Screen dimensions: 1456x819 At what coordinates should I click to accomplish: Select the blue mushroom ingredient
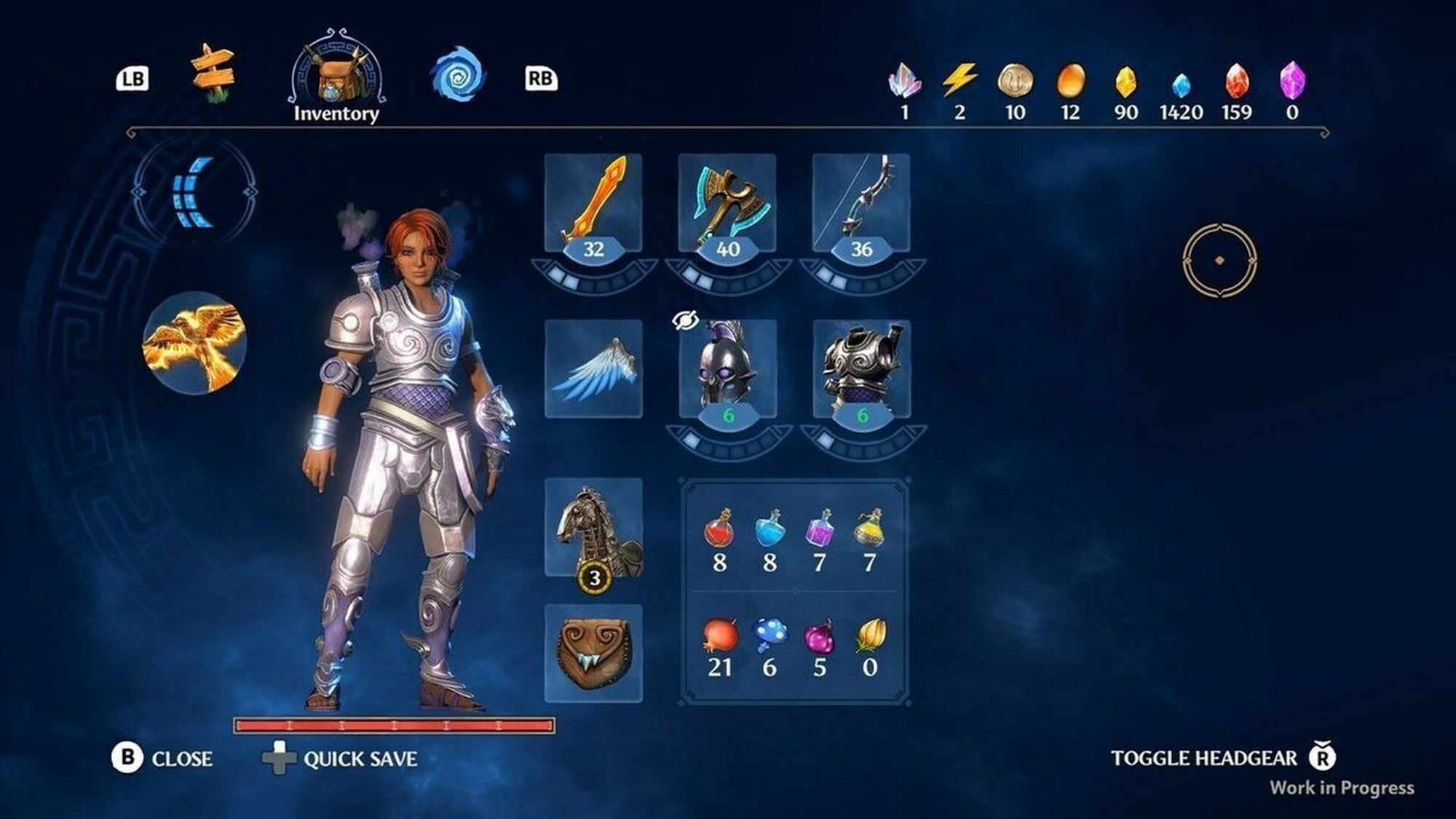769,636
